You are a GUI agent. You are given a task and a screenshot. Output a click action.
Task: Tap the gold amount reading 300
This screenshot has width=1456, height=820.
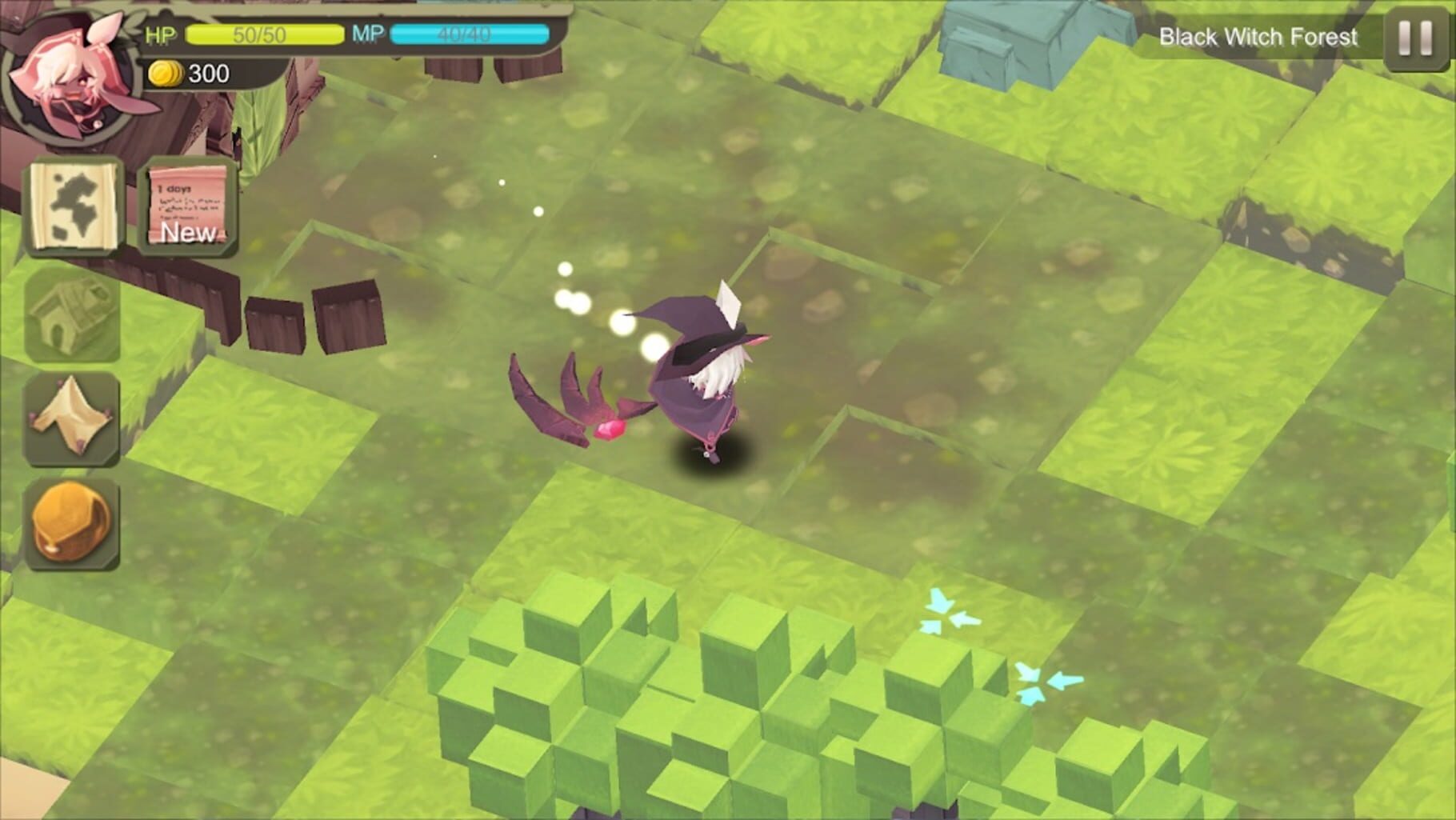coord(206,74)
